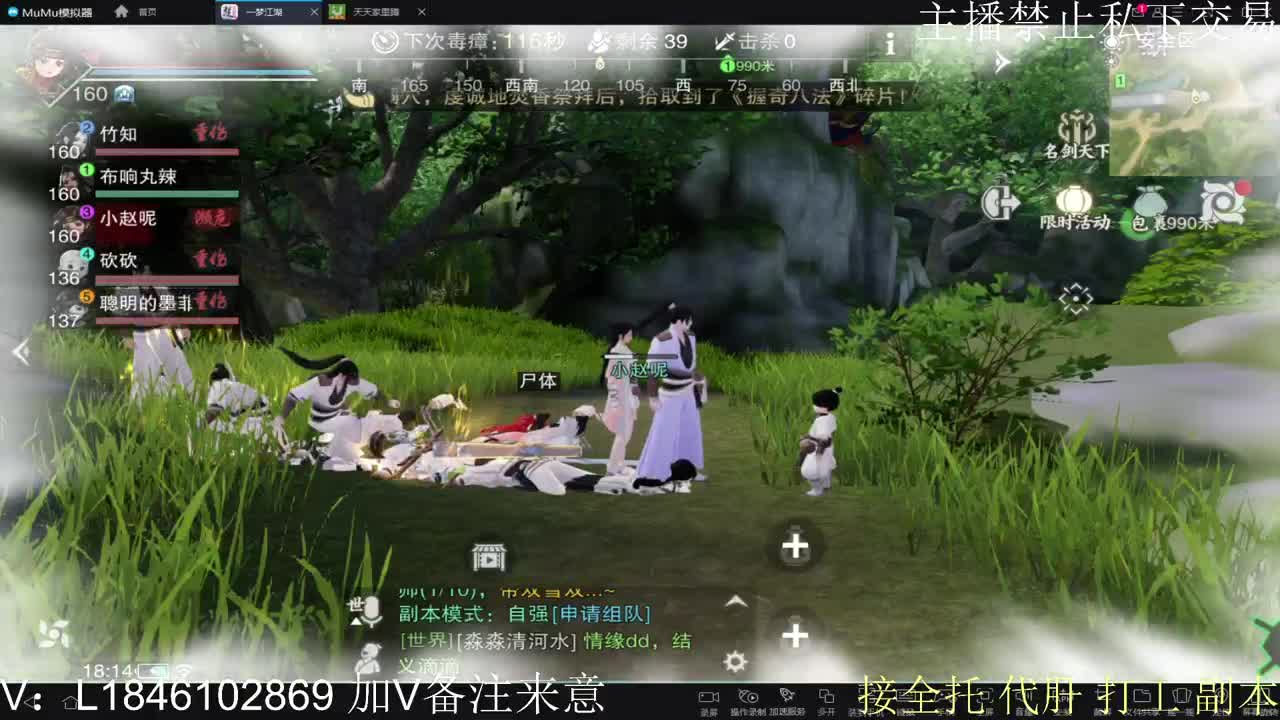The image size is (1280, 720).
Task: Expand the right-side panel arrow
Action: click(x=1000, y=62)
